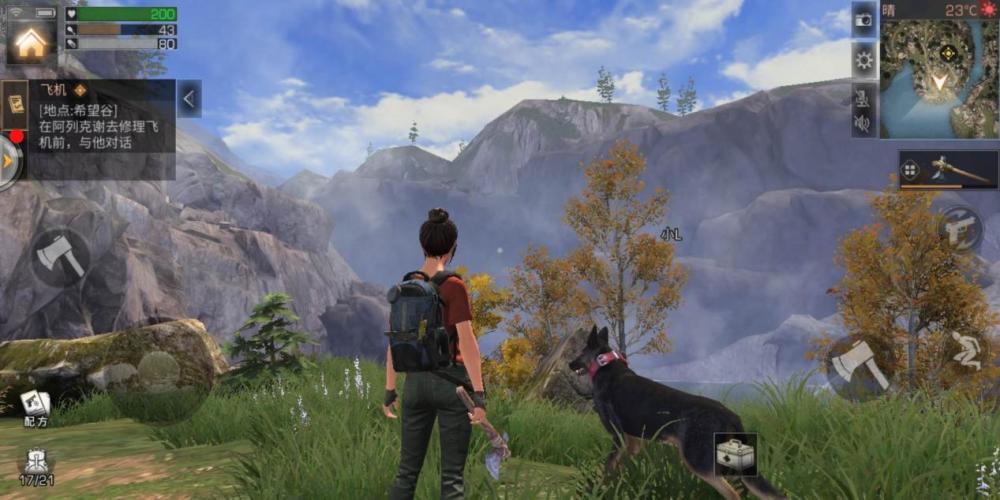Screen dimensions: 1000x500
Task: Tap the glowing home icon
Action: pyautogui.click(x=31, y=42)
